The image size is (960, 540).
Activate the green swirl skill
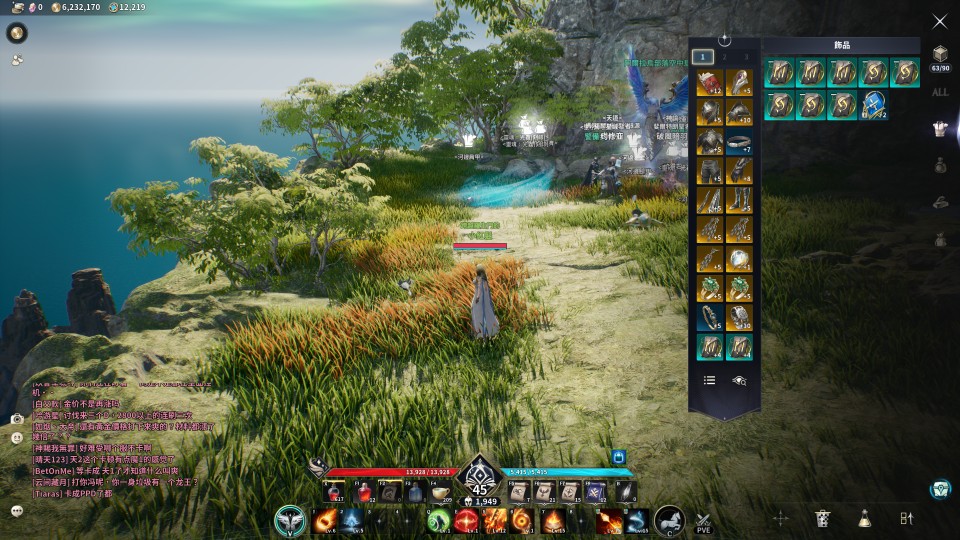click(x=439, y=521)
